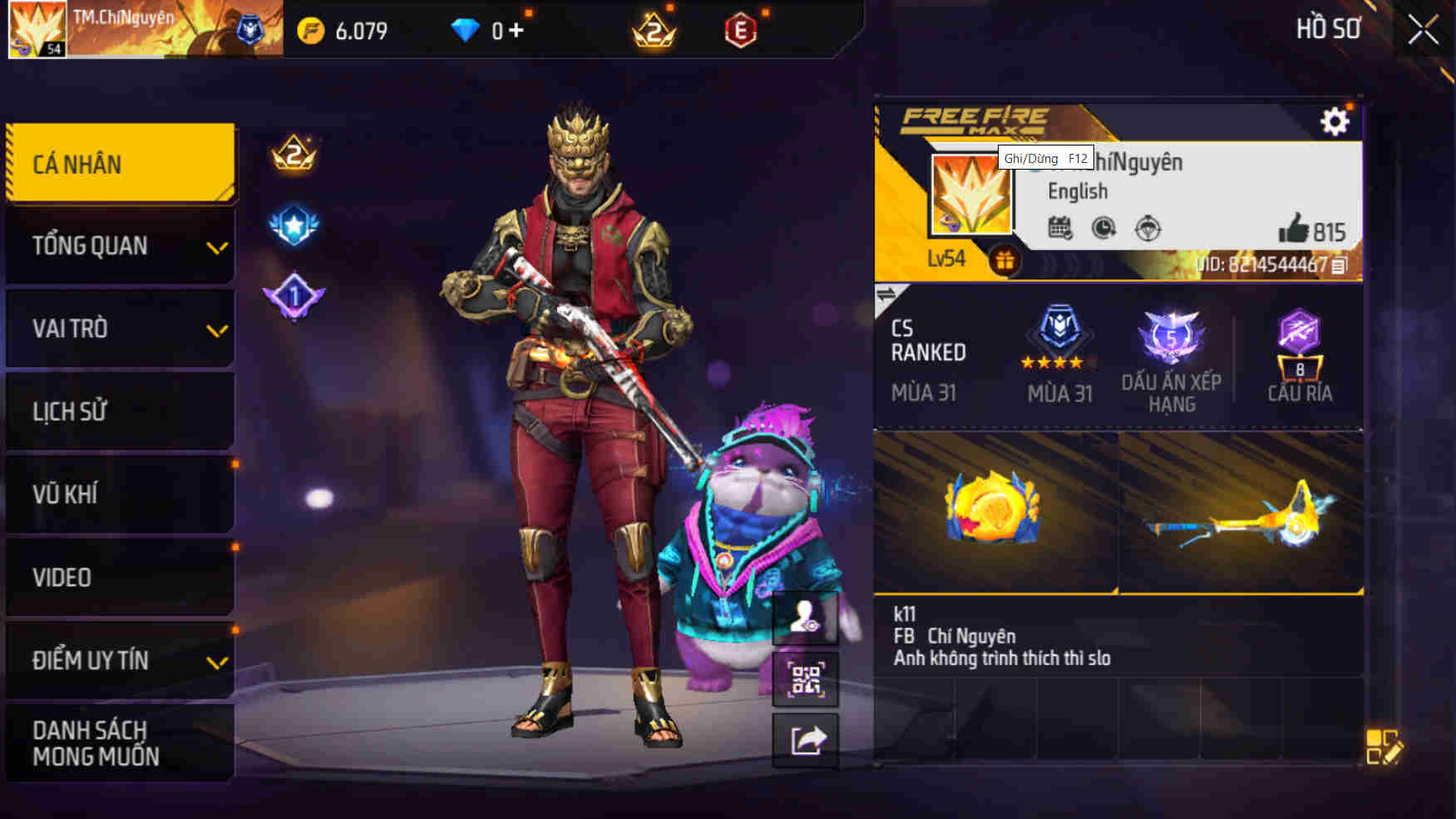
Task: Click the share icon below the QR code
Action: [807, 740]
